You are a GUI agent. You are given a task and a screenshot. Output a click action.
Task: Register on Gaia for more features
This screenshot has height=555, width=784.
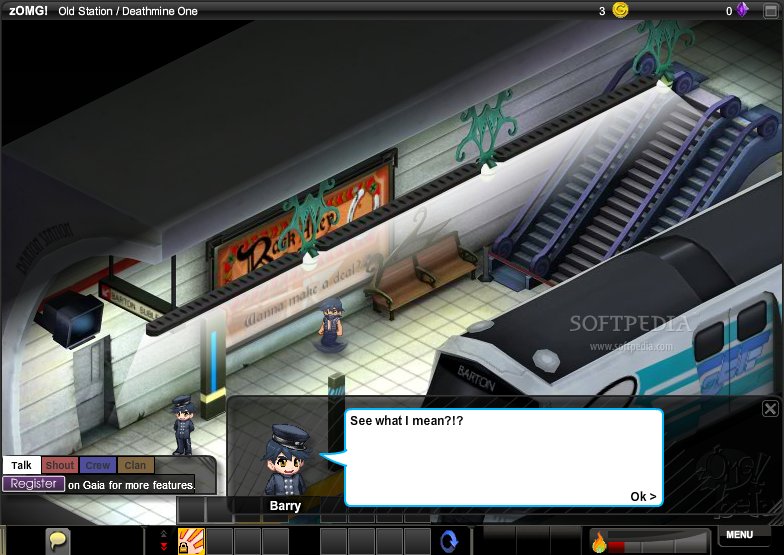click(x=33, y=484)
